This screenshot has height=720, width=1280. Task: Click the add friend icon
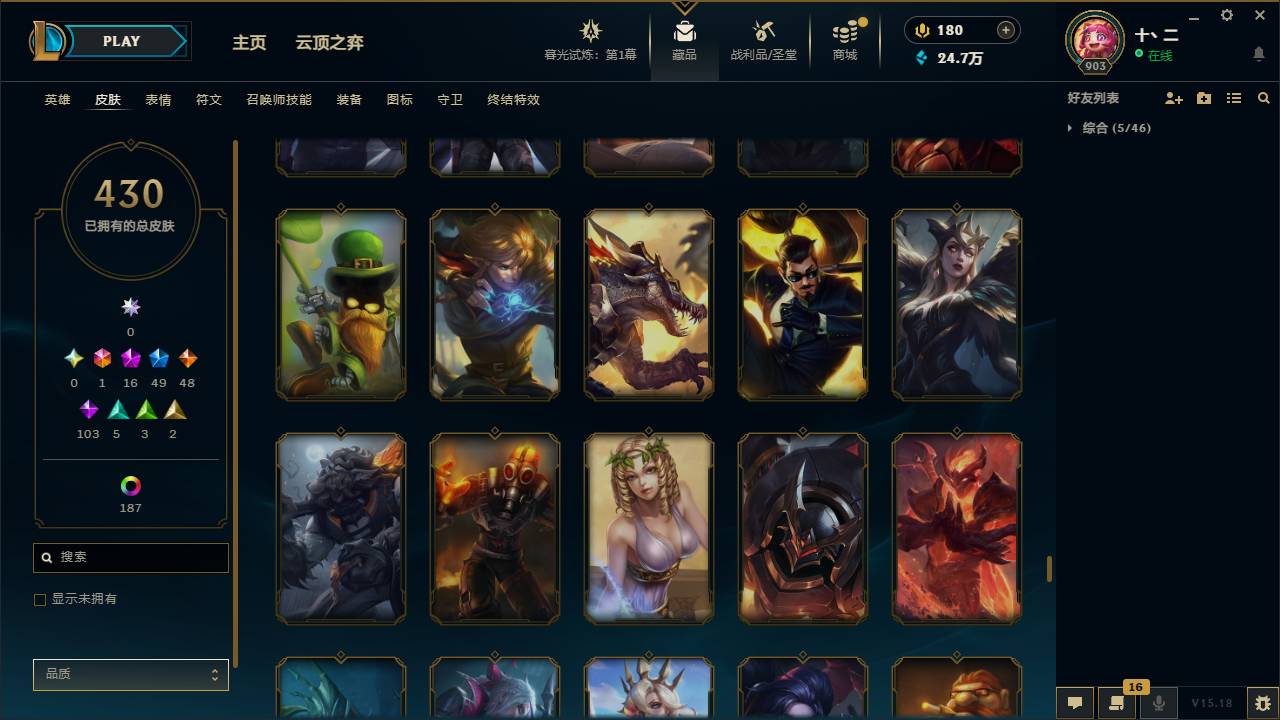point(1174,97)
